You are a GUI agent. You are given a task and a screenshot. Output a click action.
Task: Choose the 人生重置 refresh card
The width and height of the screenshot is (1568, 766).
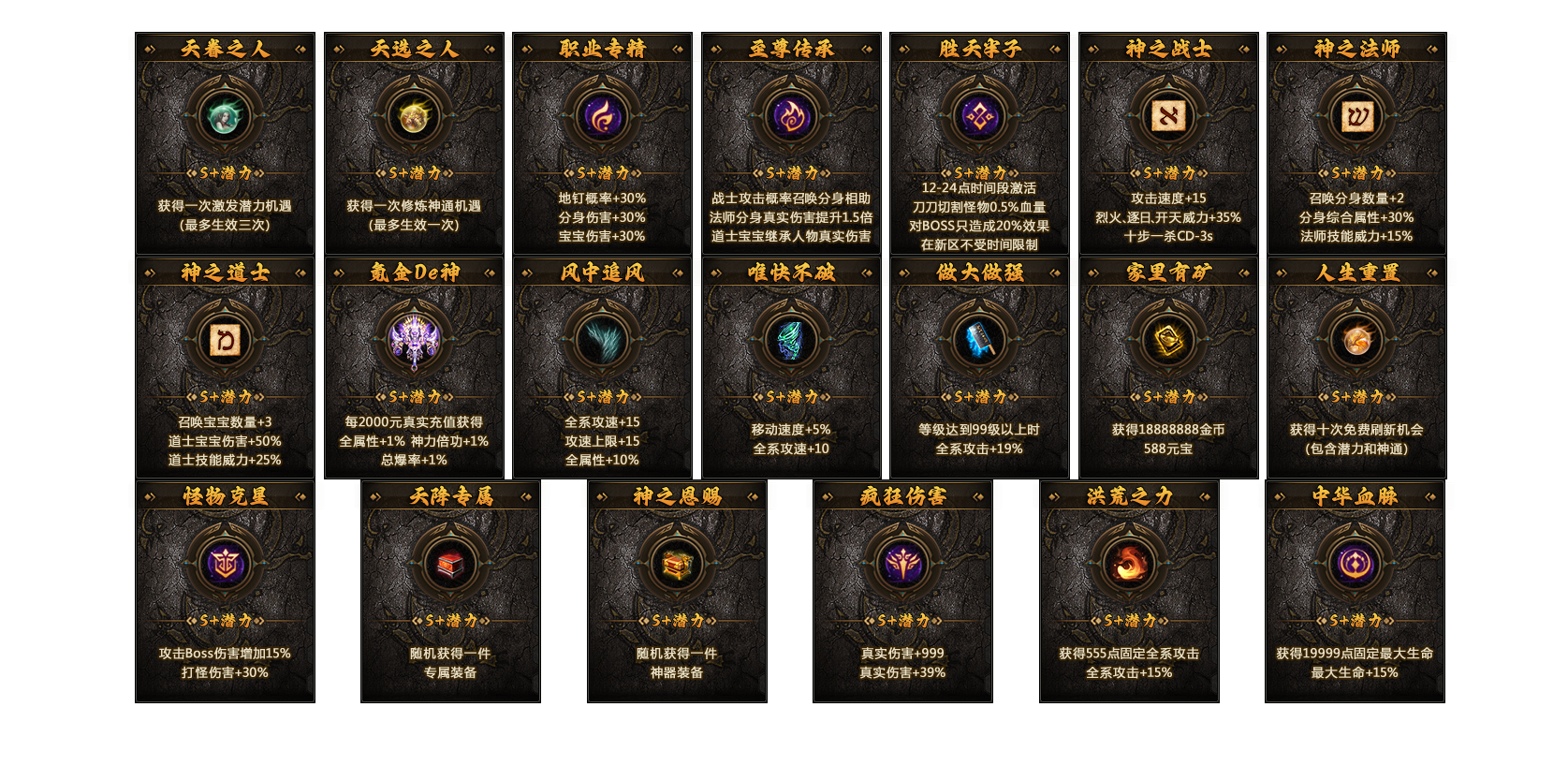pos(1356,367)
